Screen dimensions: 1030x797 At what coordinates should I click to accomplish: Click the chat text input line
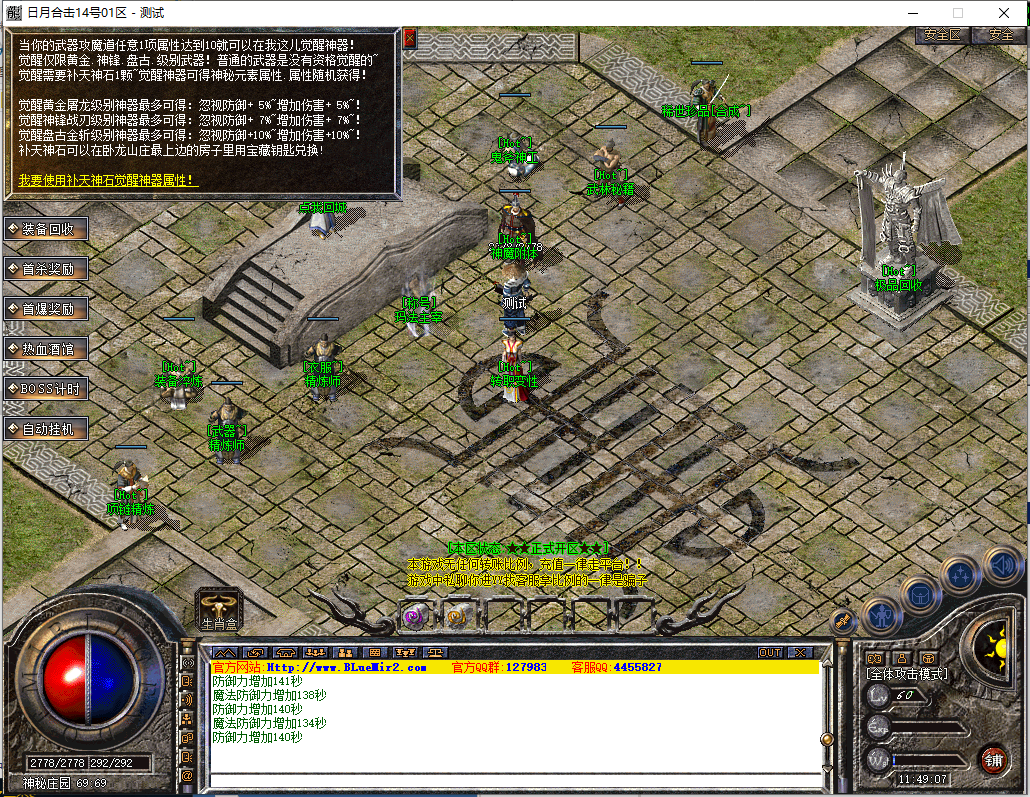click(x=515, y=781)
